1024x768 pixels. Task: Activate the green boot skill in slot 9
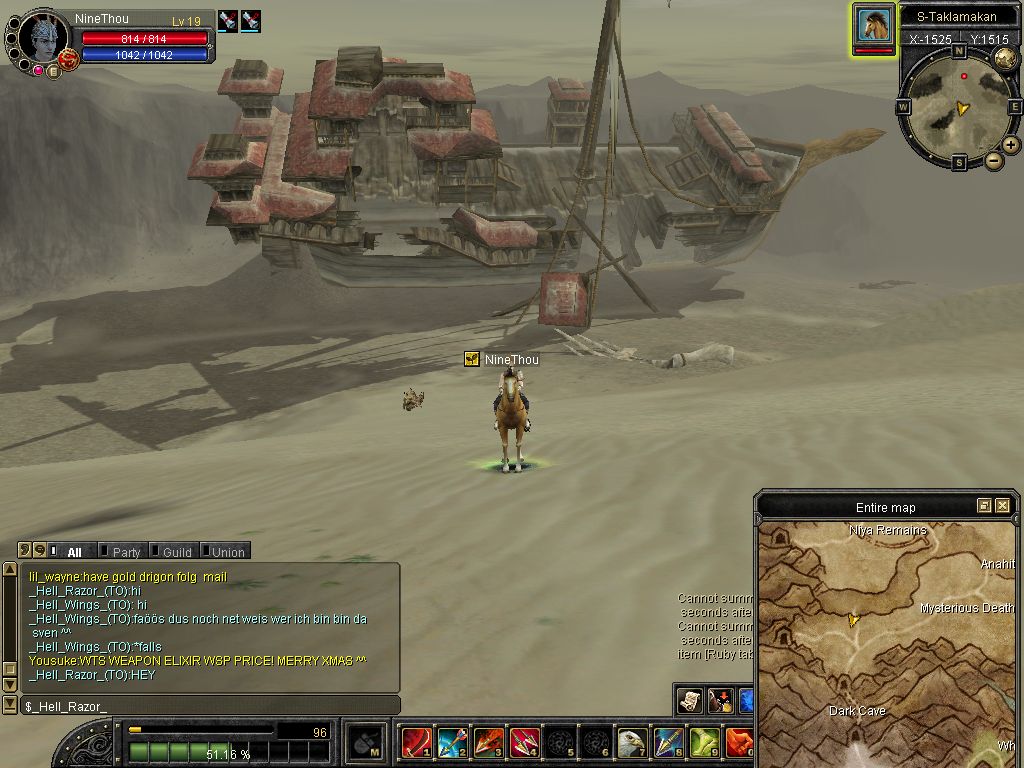(x=704, y=743)
